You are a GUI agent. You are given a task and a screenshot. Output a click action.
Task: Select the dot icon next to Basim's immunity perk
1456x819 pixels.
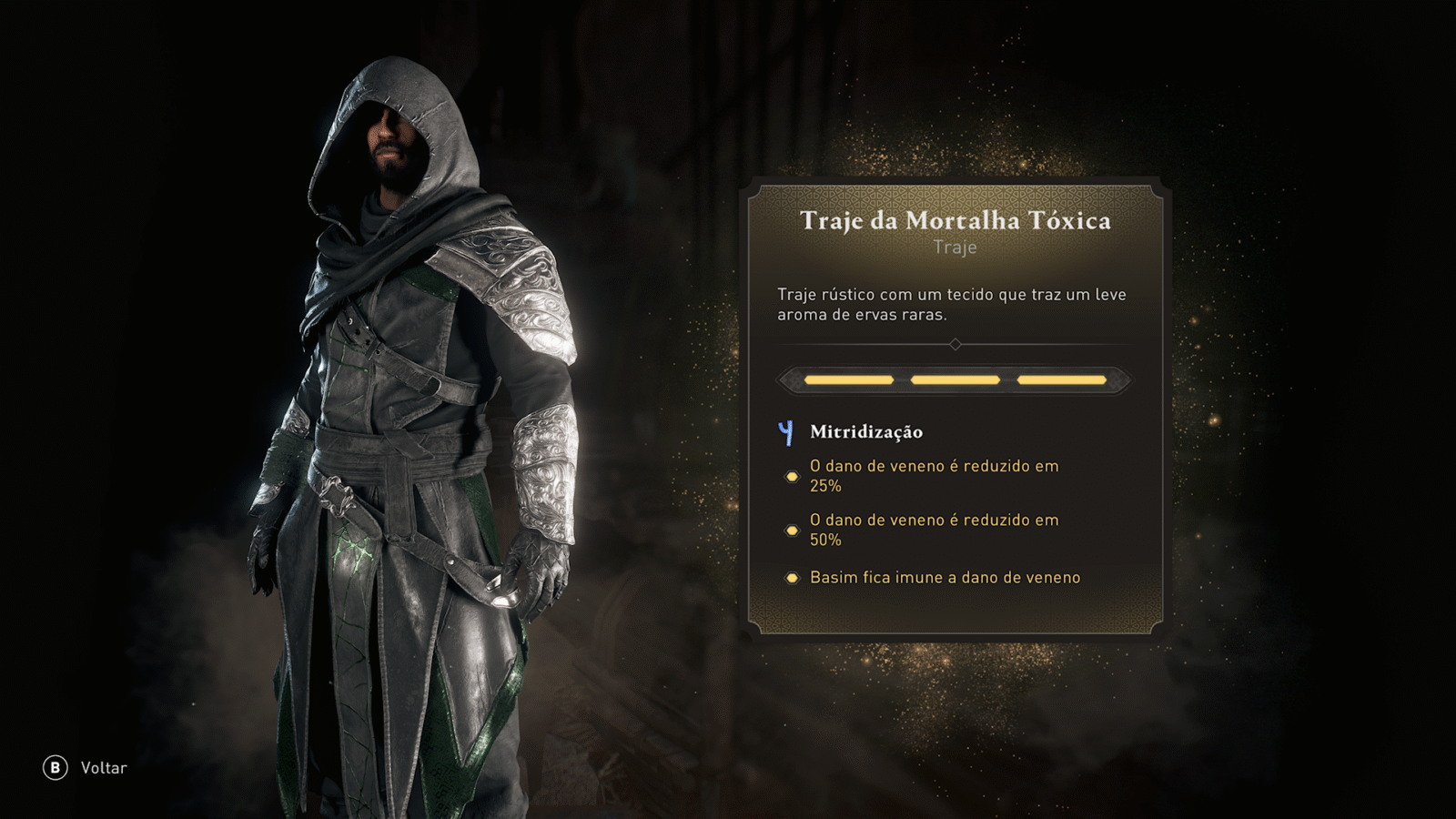793,577
